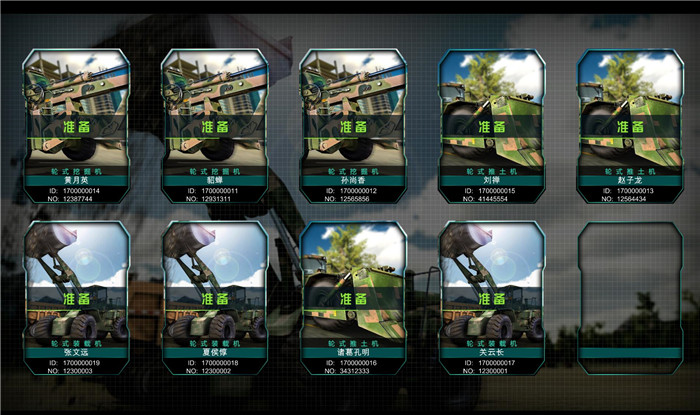700x415 pixels.
Task: Pick the 孙尚香 excavator card
Action: coord(354,126)
